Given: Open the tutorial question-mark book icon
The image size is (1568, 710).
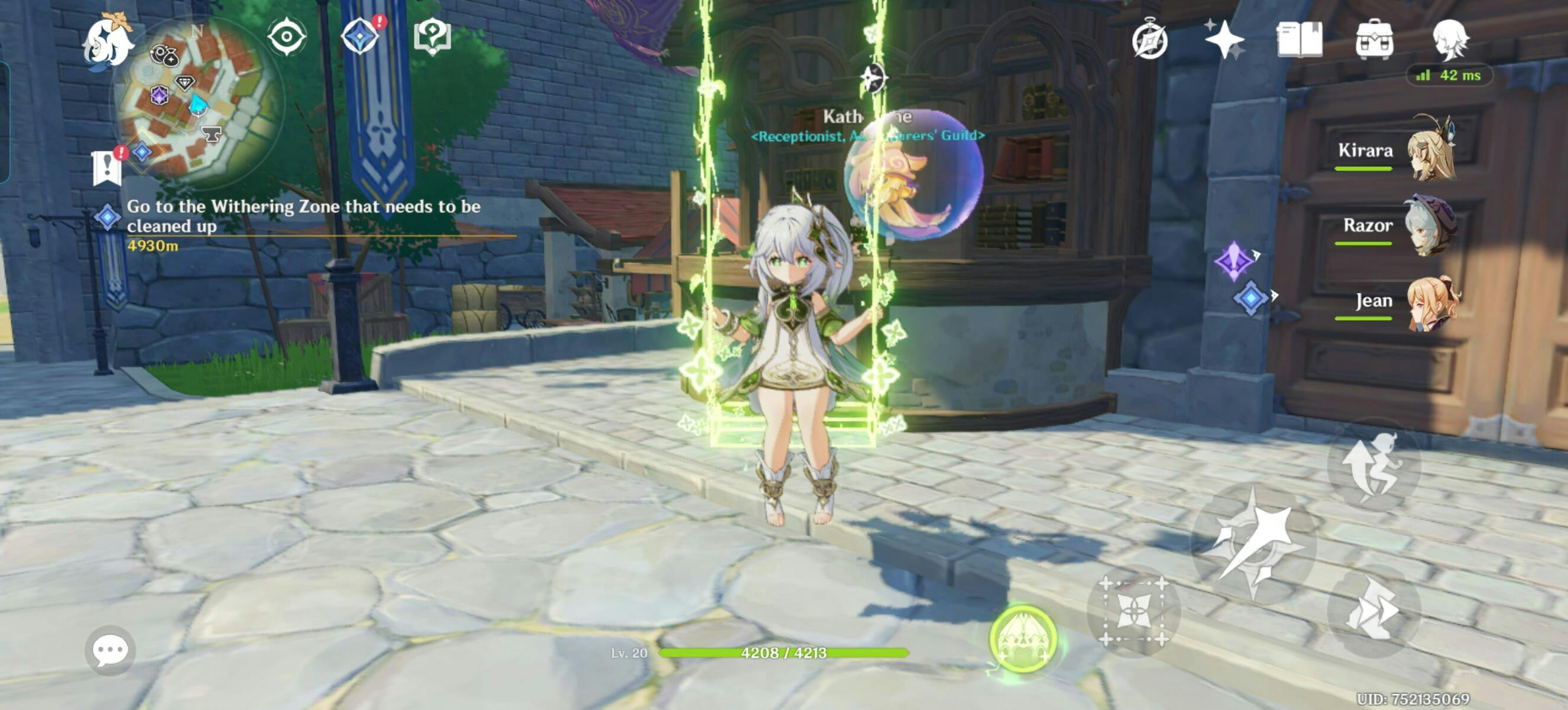Looking at the screenshot, I should (x=432, y=37).
